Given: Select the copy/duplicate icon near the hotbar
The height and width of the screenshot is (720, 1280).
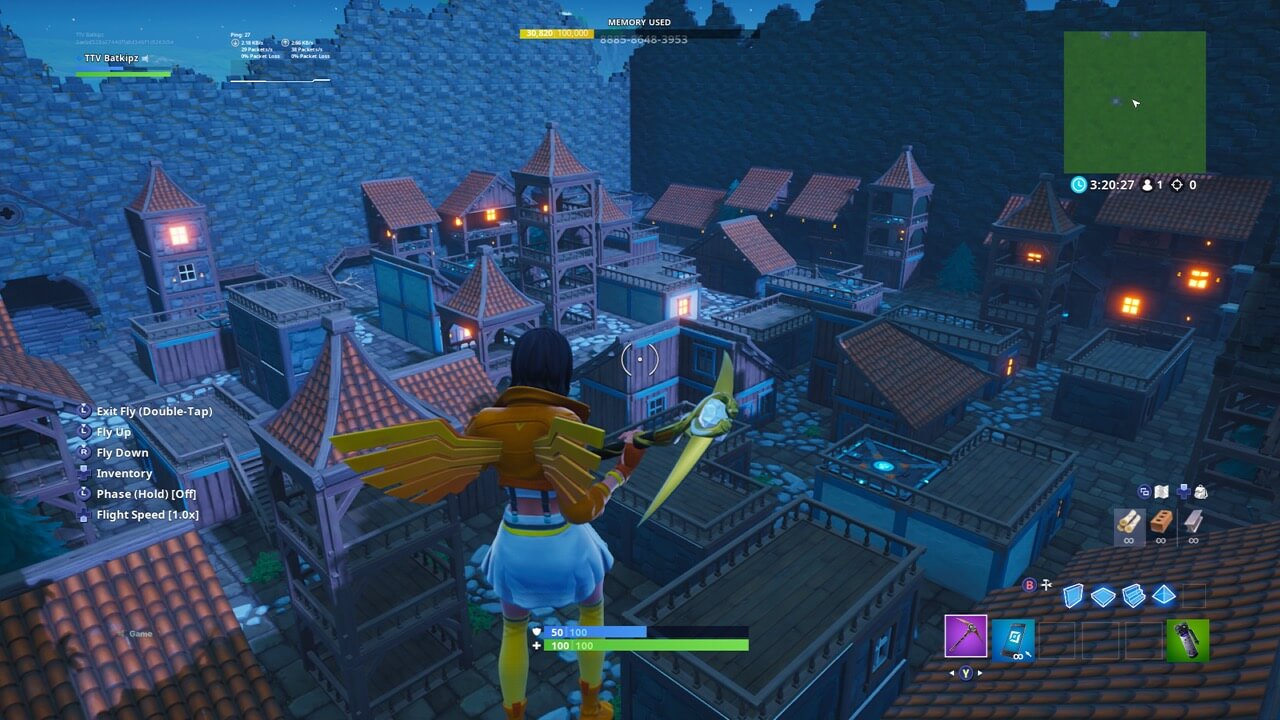Looking at the screenshot, I should [1144, 490].
